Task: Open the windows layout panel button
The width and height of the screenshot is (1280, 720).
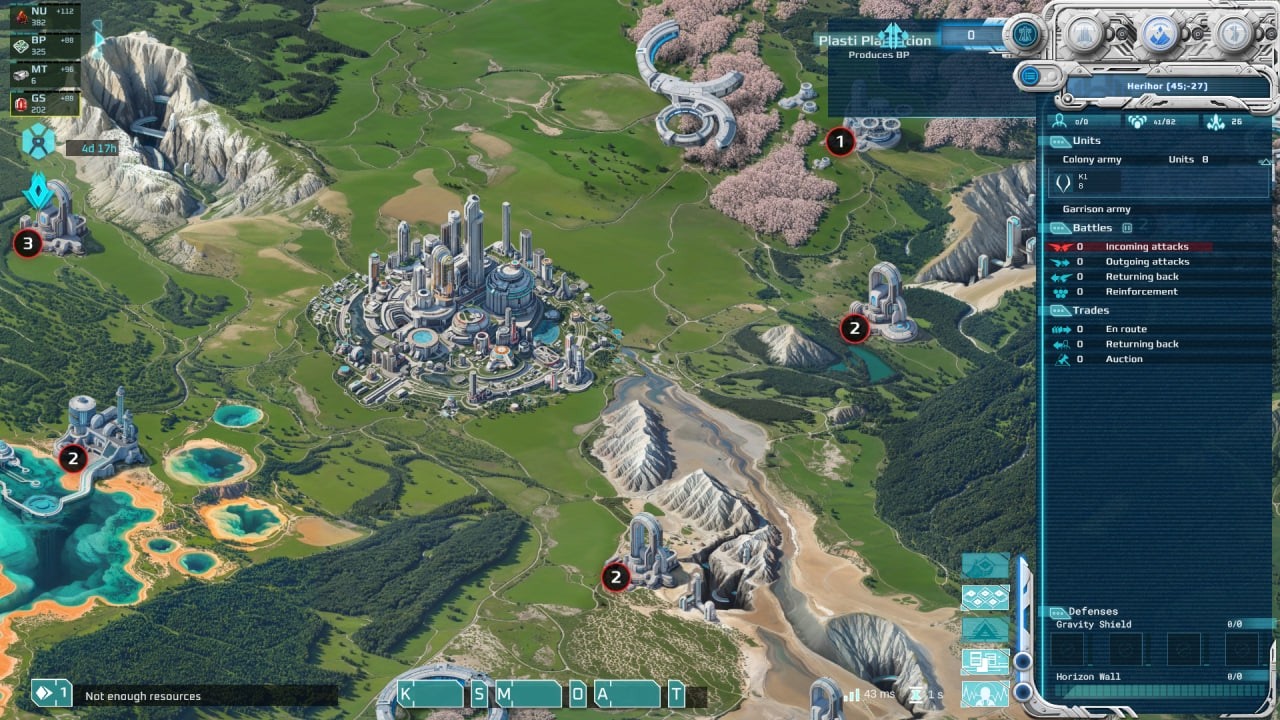Action: tap(985, 661)
